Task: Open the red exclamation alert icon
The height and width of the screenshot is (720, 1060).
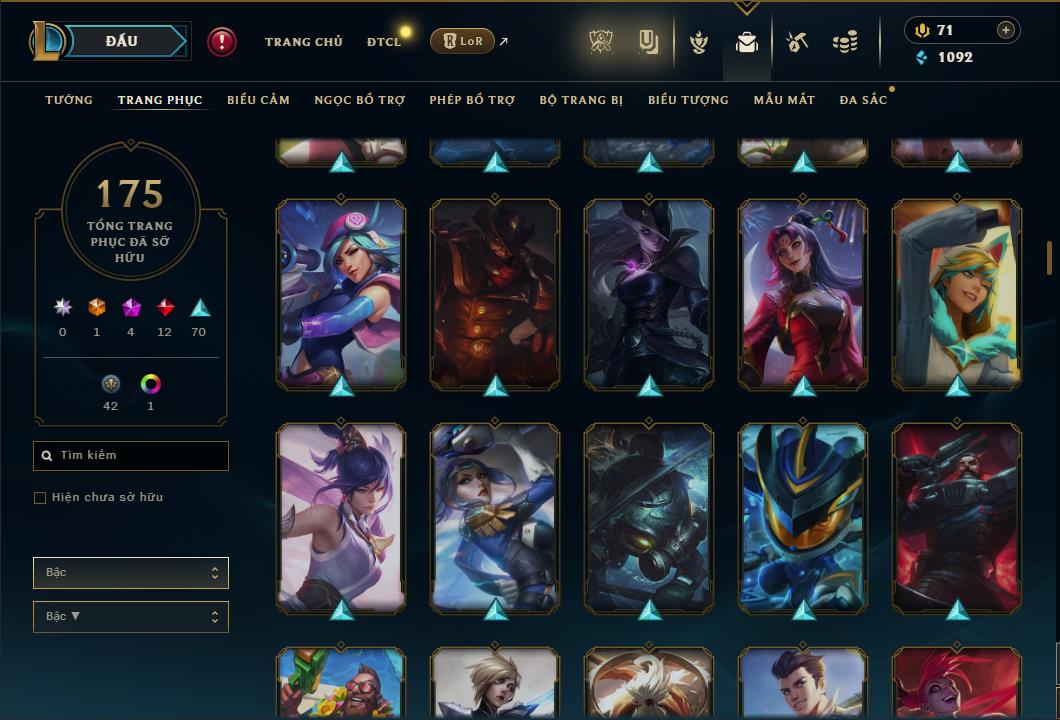Action: point(222,42)
